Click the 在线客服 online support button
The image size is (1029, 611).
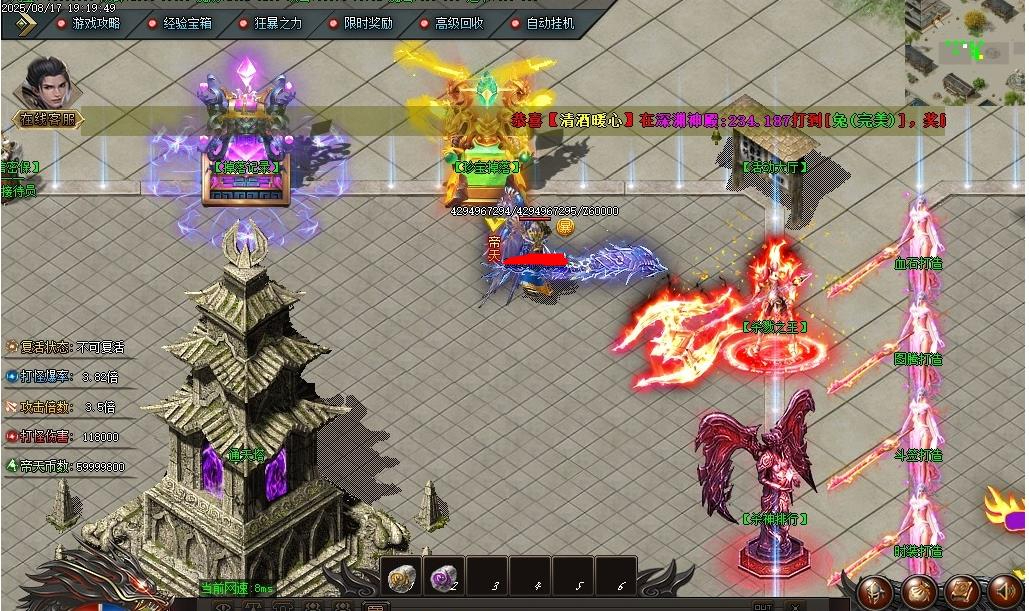pos(46,120)
